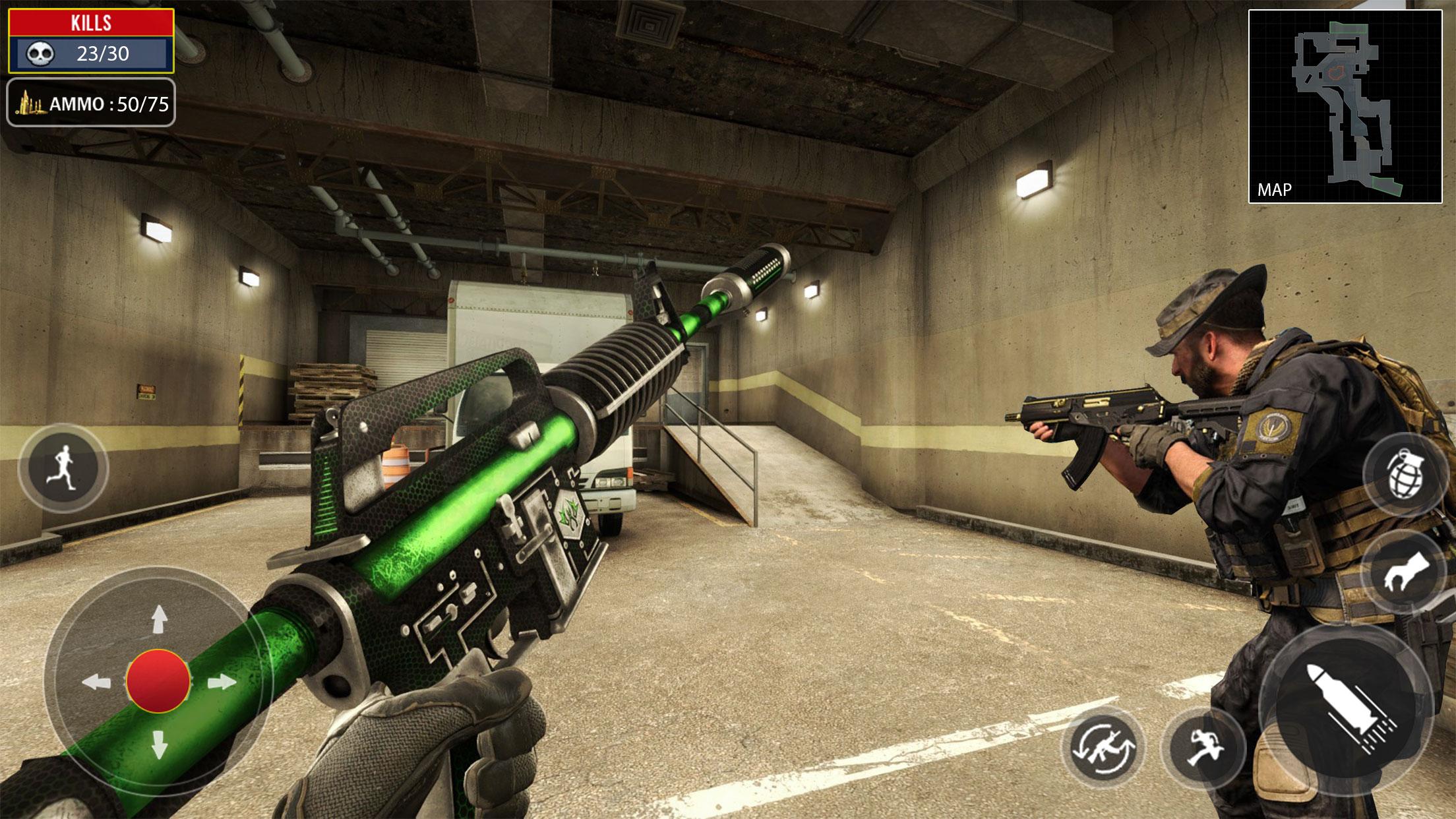Open the minimap labeled MAP
Image resolution: width=1456 pixels, height=819 pixels.
click(1345, 106)
